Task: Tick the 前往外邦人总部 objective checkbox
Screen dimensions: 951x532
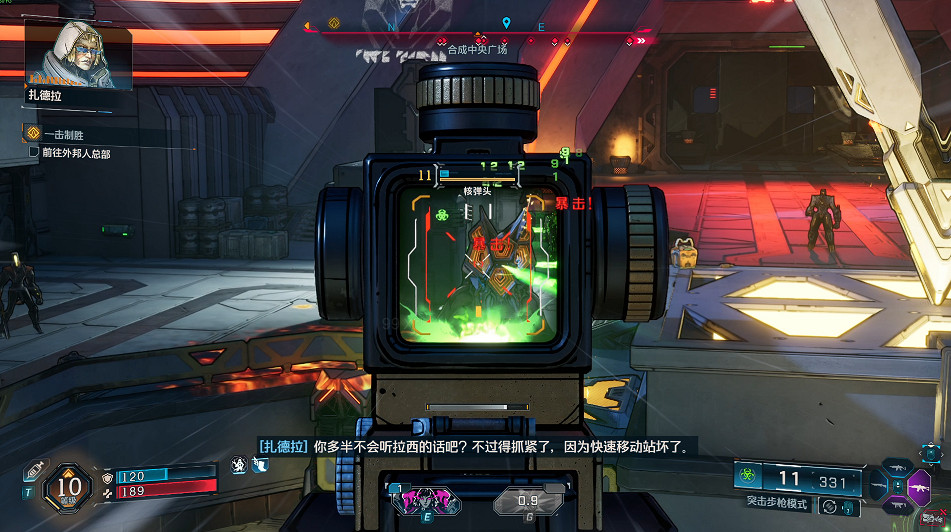Action: (34, 153)
